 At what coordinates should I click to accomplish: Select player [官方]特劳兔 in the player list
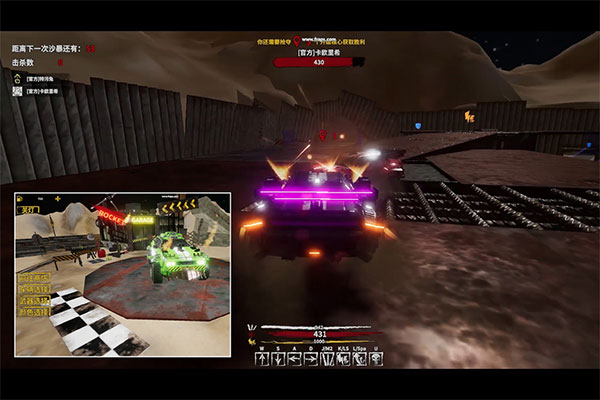(40, 78)
